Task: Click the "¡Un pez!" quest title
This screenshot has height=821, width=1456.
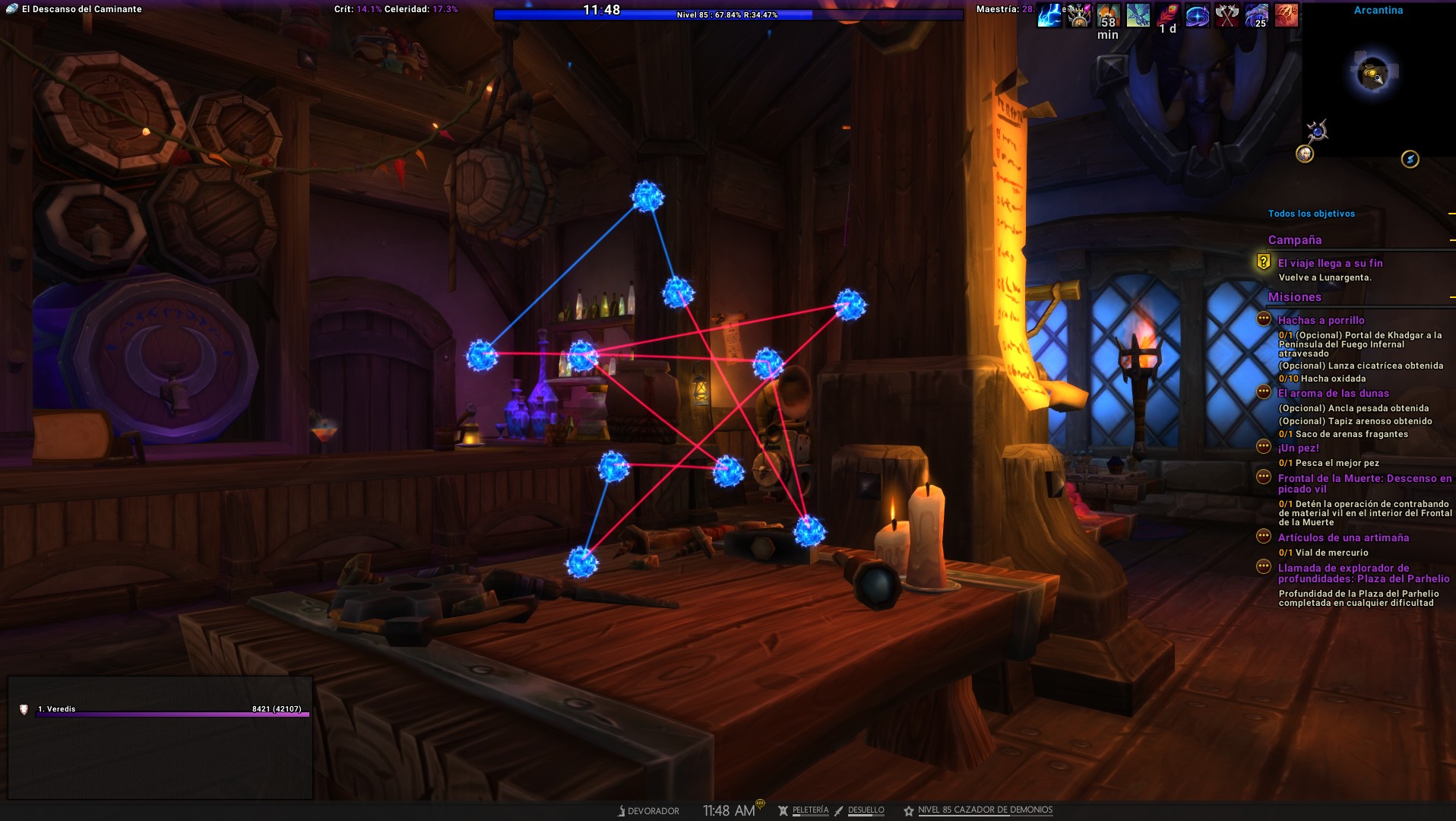Action: click(1298, 448)
